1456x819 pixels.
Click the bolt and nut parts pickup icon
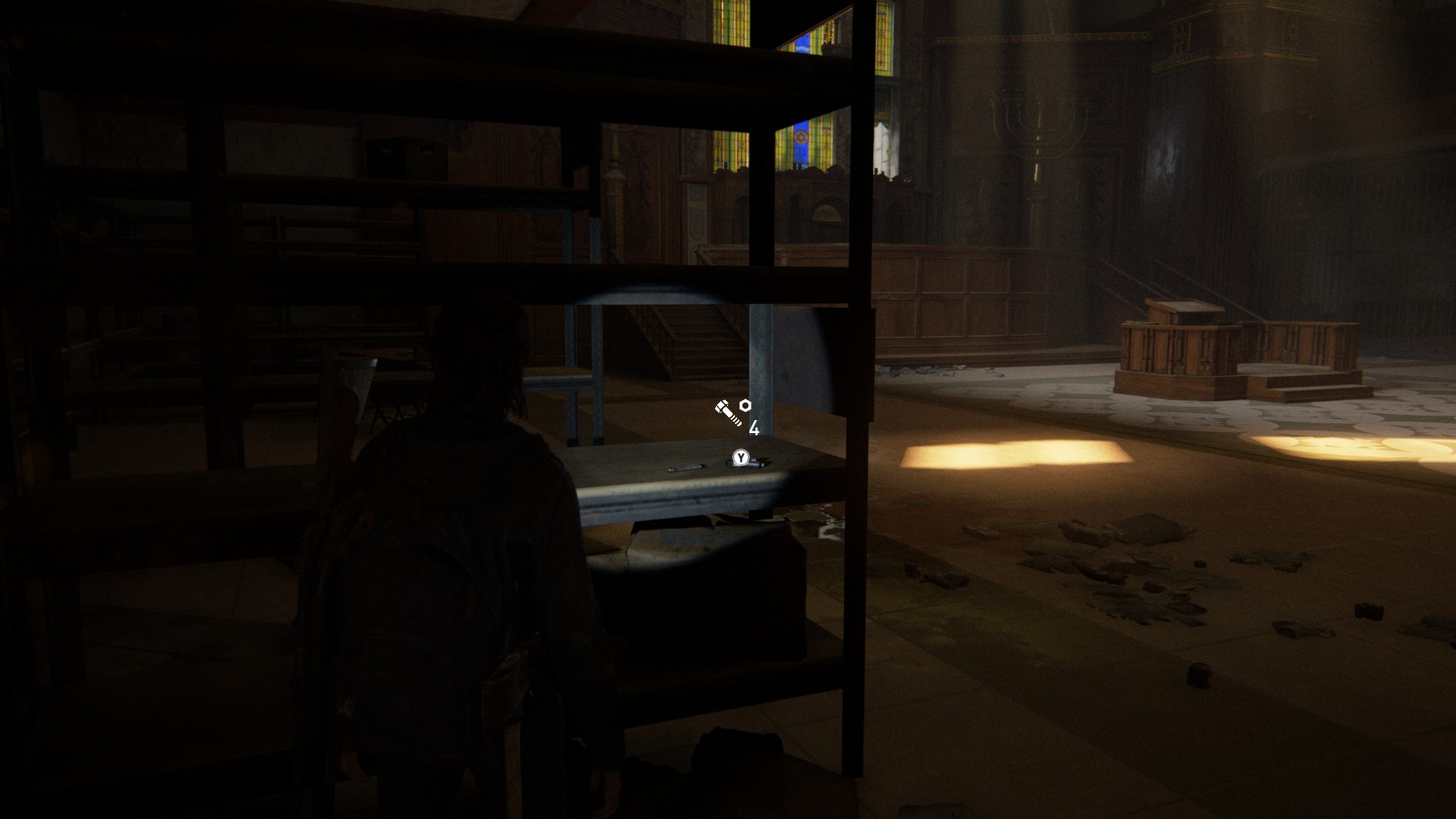(733, 412)
